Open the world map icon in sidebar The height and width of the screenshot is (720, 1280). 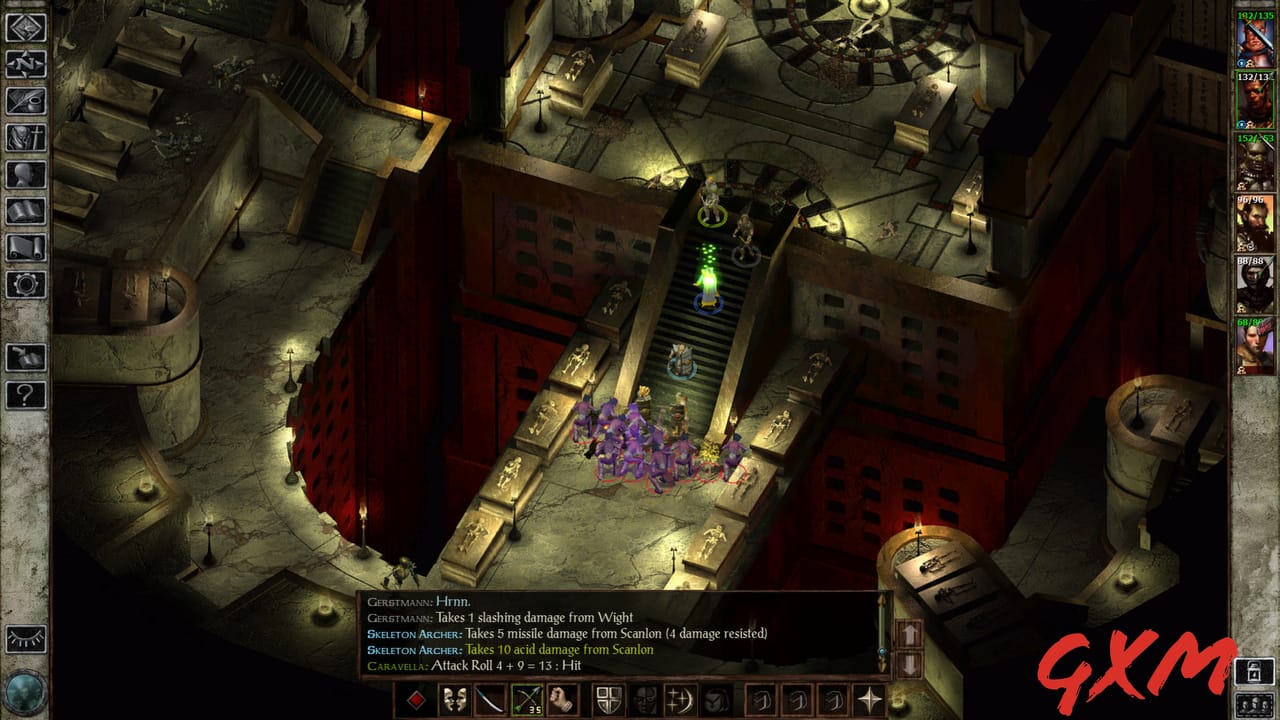click(20, 63)
